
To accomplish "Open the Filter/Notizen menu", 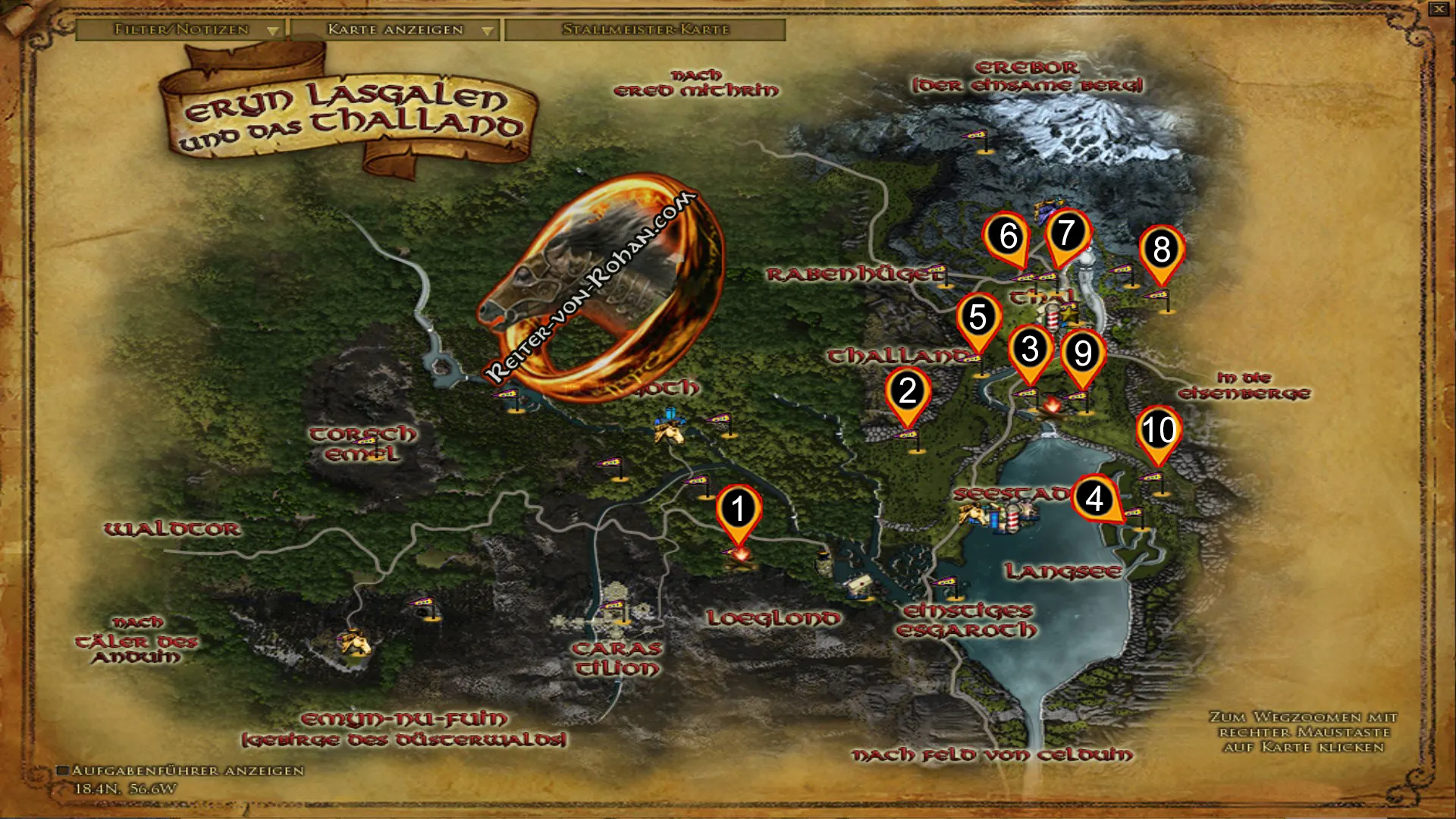I will [x=180, y=31].
